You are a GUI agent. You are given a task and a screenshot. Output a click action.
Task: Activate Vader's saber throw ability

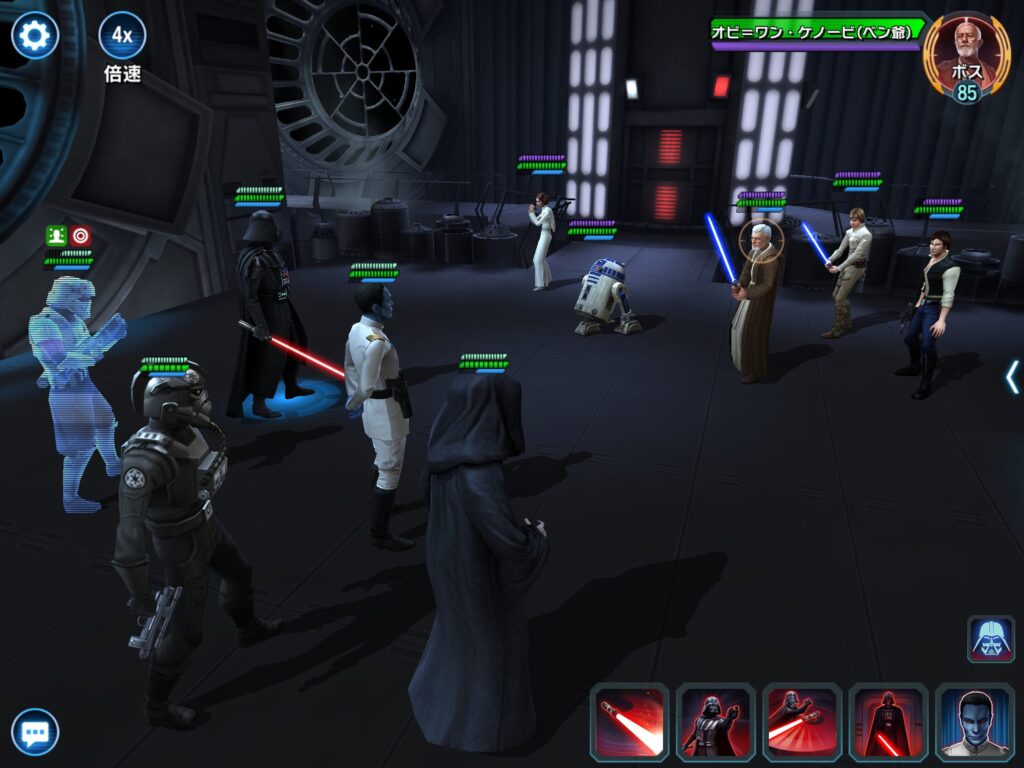tap(801, 723)
